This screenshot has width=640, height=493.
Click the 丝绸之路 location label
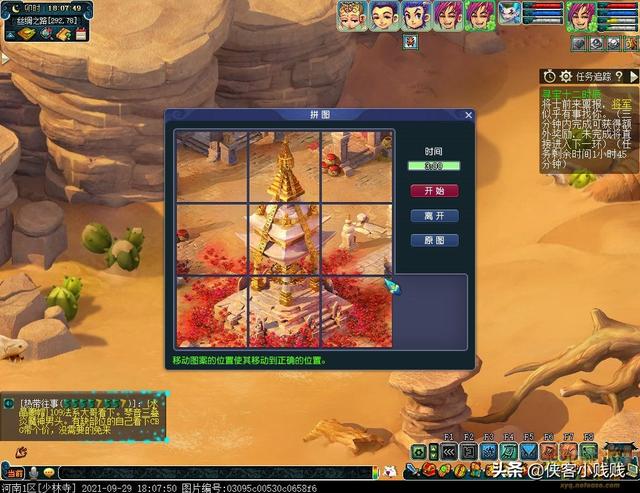coord(33,20)
